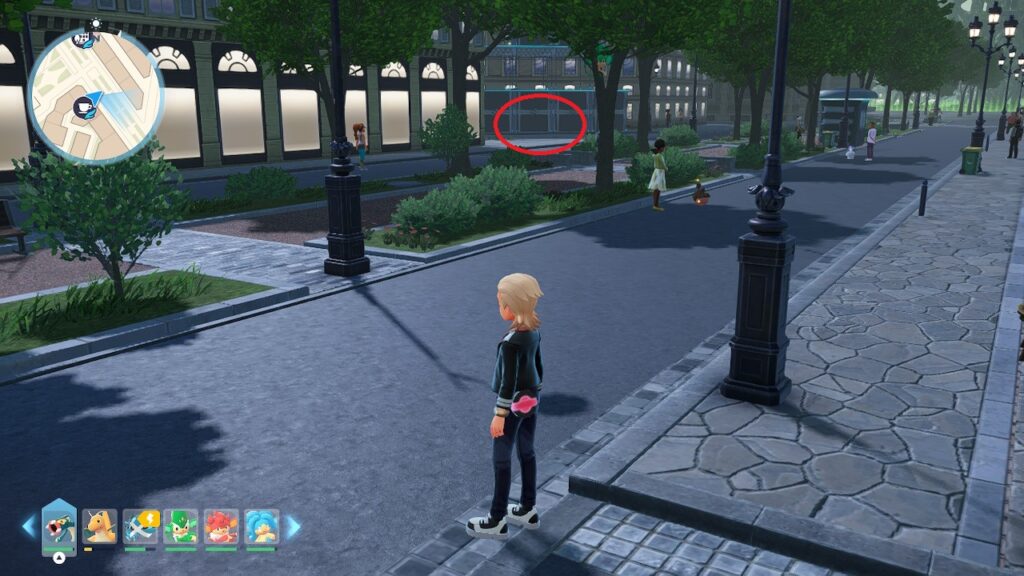
Task: Select the party Pokémon with lightning badge
Action: pos(141,526)
